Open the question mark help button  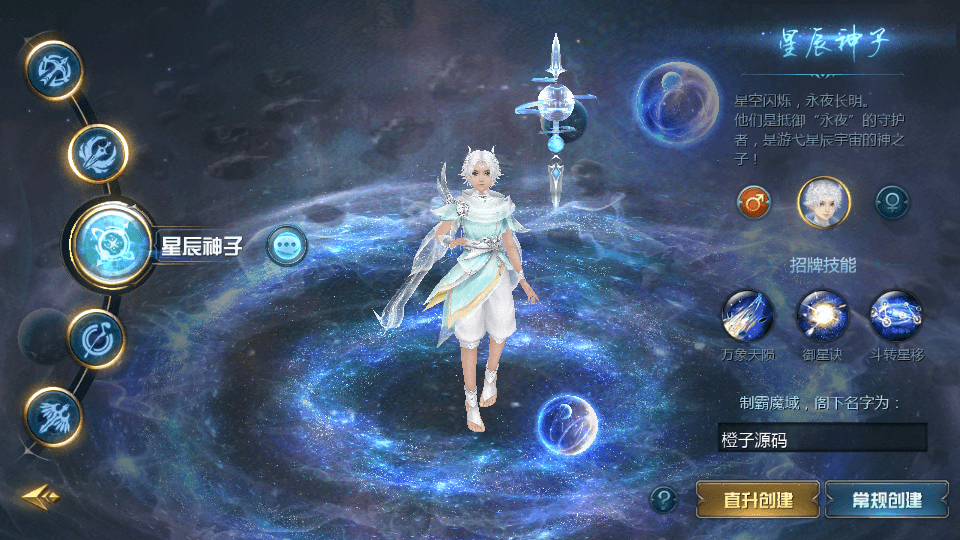pos(663,499)
